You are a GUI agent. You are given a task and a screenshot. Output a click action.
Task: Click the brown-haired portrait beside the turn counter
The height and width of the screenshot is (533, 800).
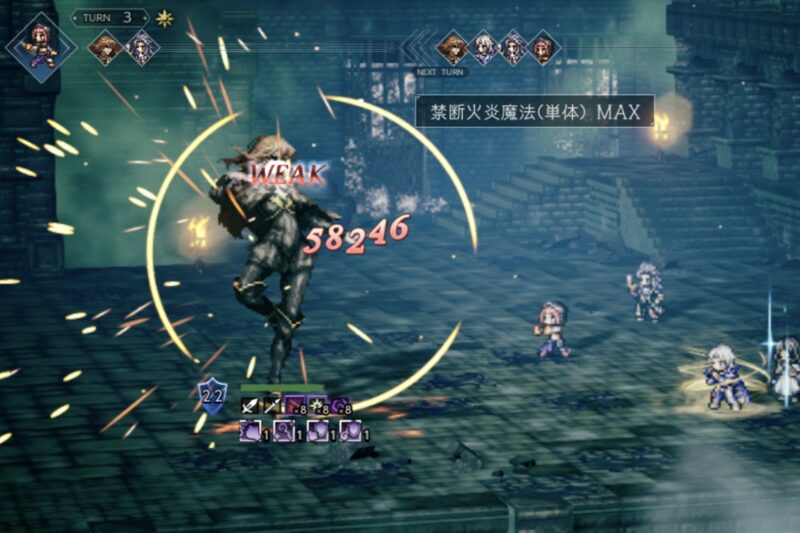pyautogui.click(x=104, y=47)
